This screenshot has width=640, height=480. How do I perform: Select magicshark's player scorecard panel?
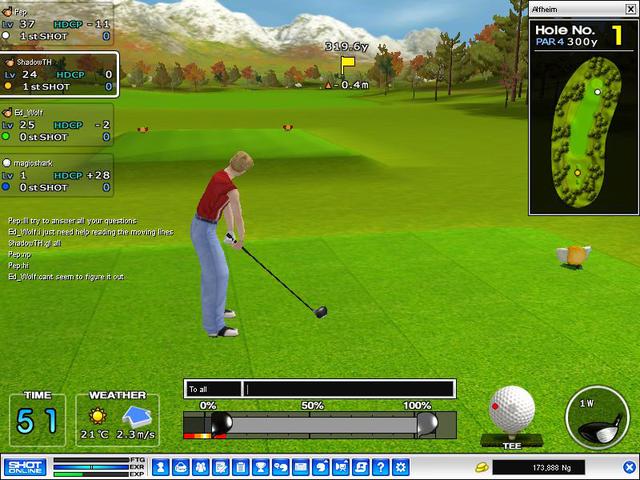click(x=57, y=174)
